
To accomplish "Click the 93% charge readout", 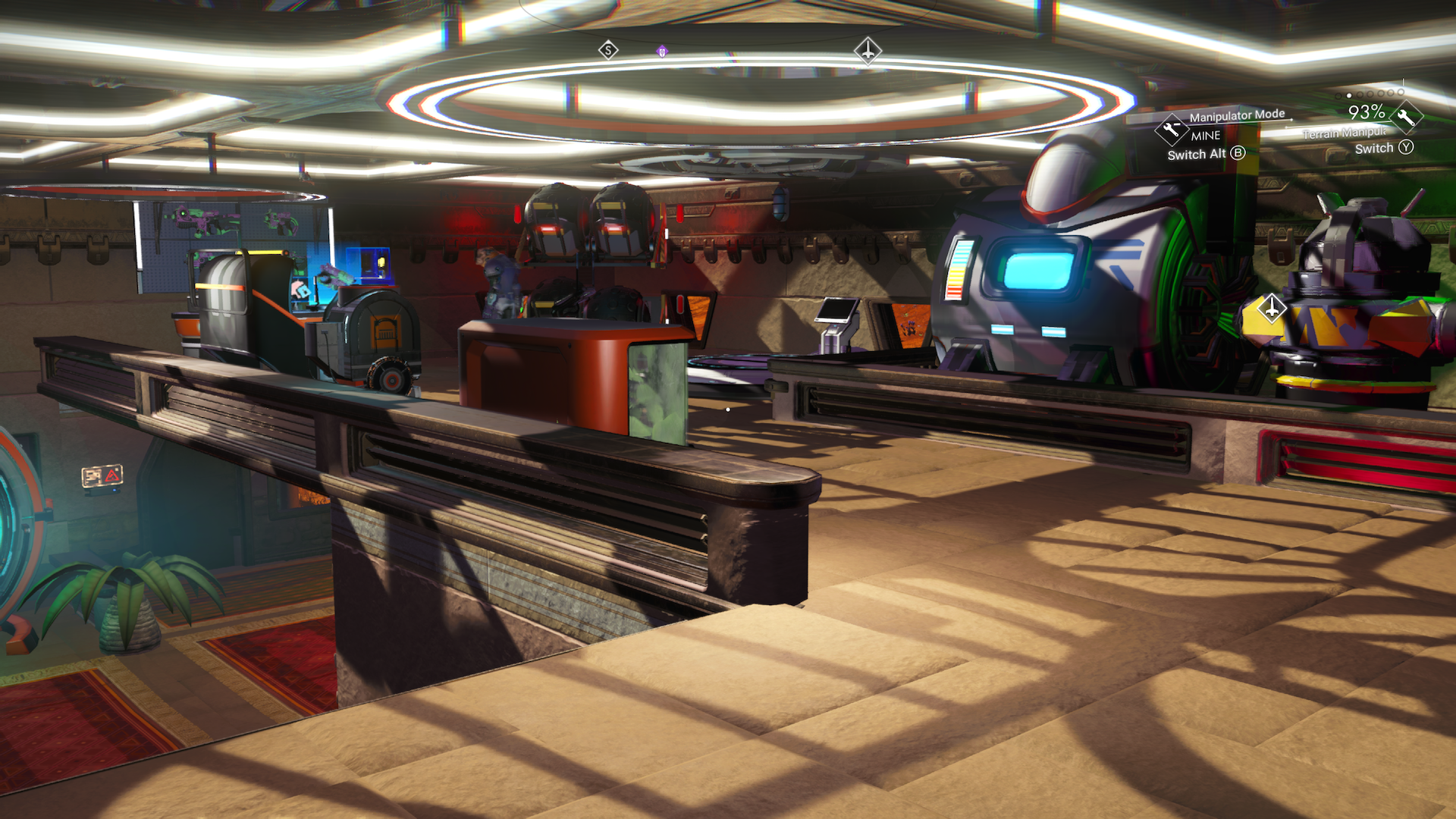I will 1366,112.
